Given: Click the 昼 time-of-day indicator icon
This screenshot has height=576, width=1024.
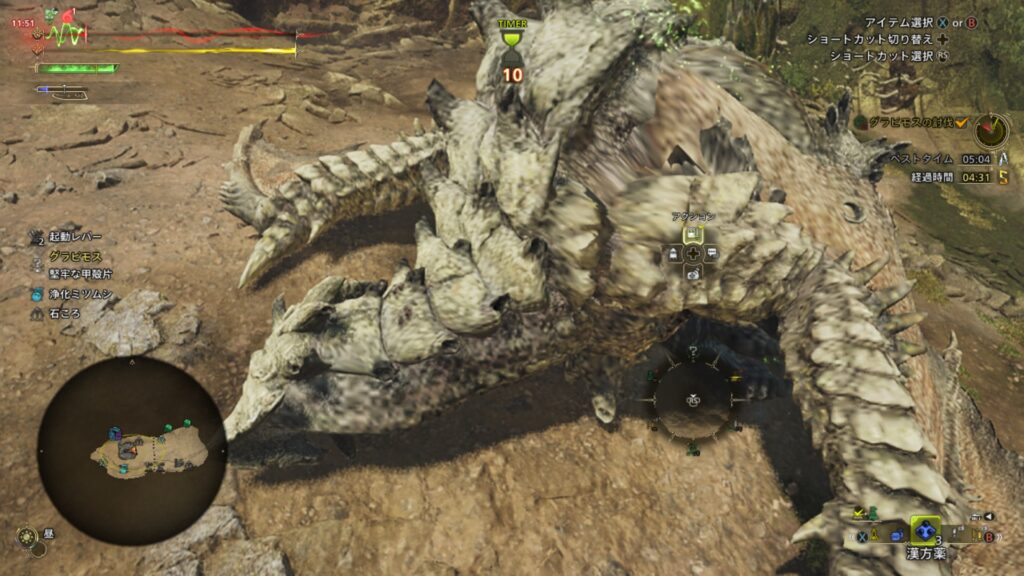Looking at the screenshot, I should pos(27,536).
